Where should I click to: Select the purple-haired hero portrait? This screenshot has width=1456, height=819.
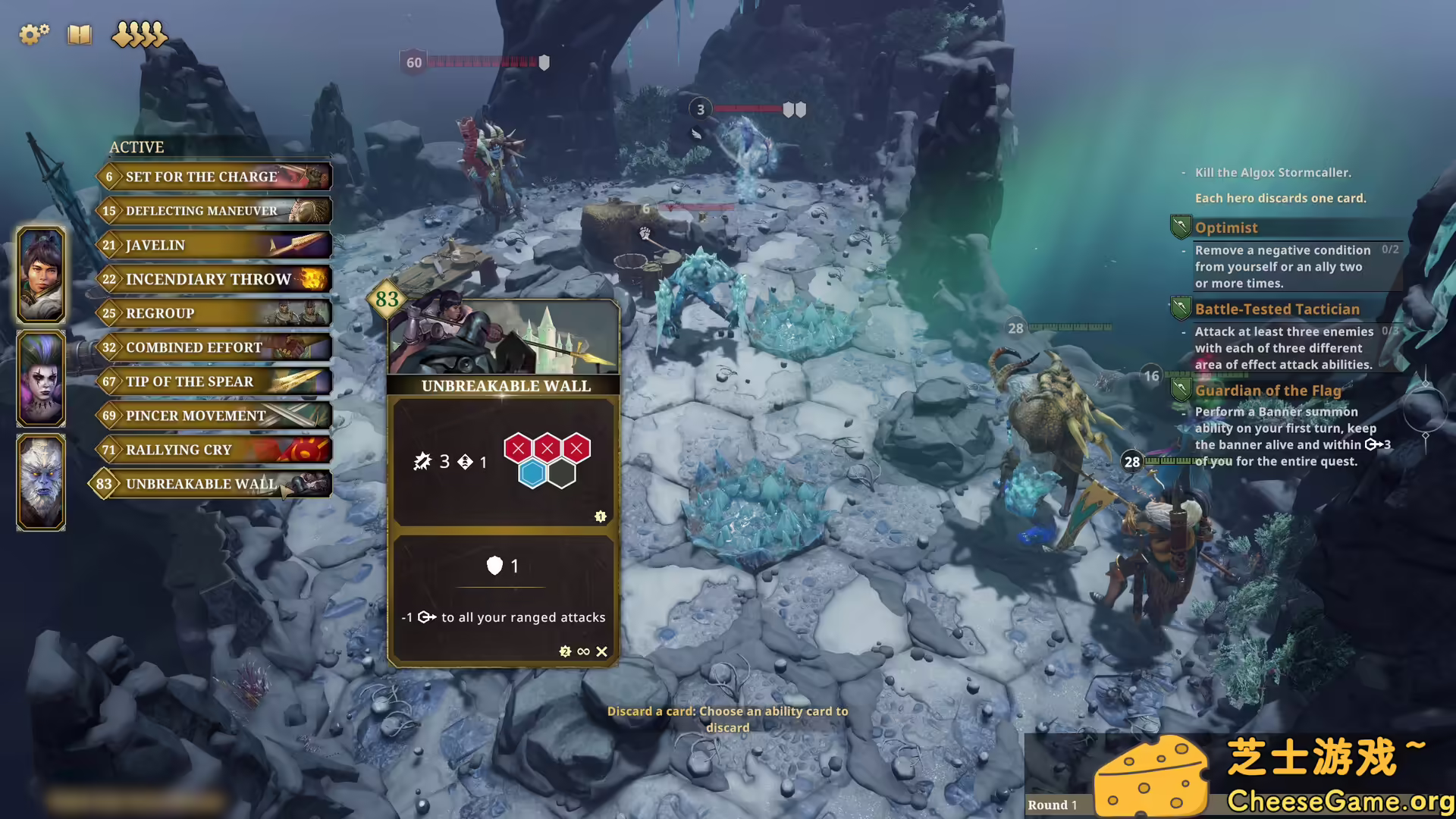pyautogui.click(x=41, y=378)
